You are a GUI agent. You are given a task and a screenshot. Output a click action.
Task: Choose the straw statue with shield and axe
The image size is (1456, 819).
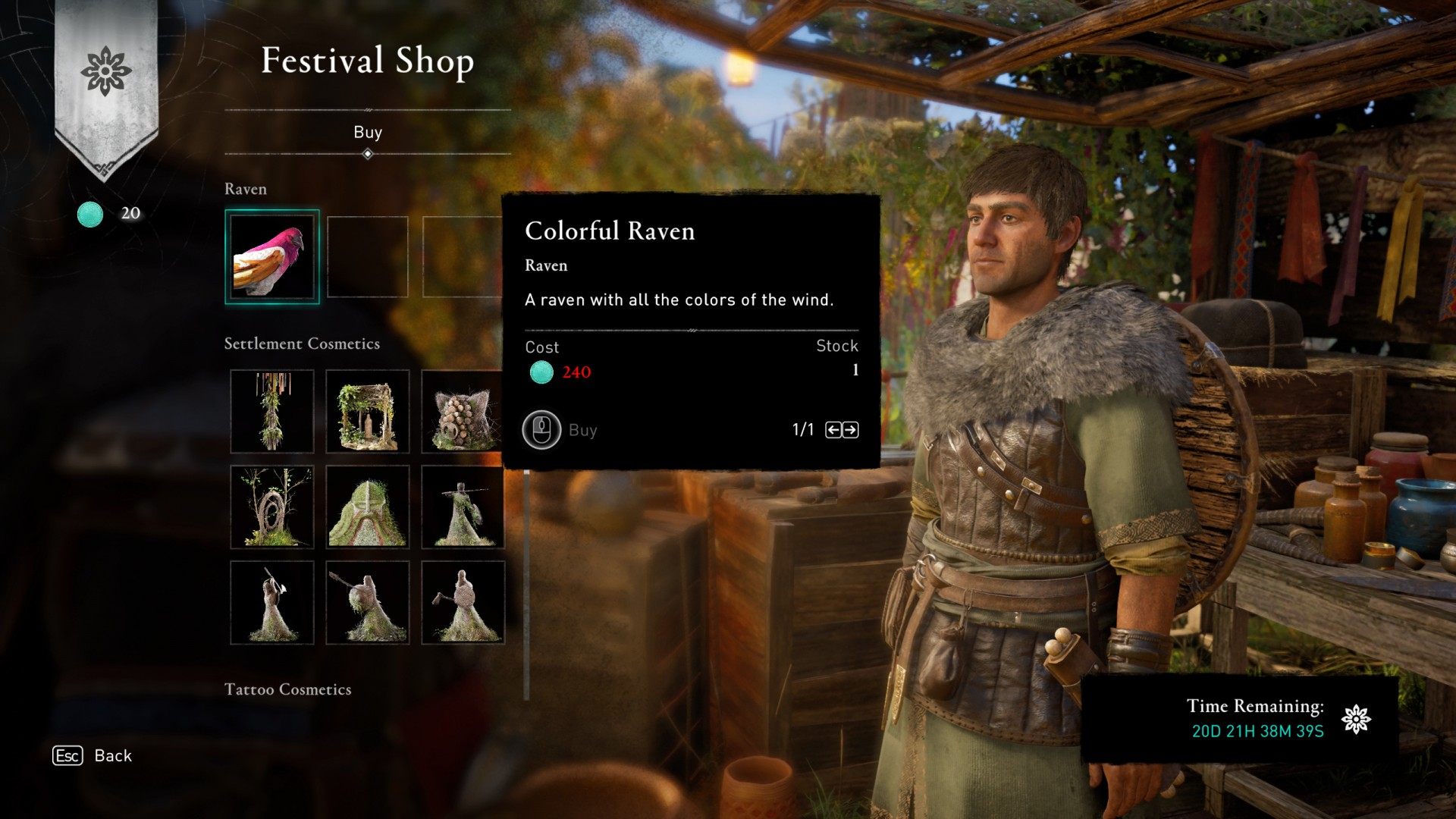click(x=462, y=603)
